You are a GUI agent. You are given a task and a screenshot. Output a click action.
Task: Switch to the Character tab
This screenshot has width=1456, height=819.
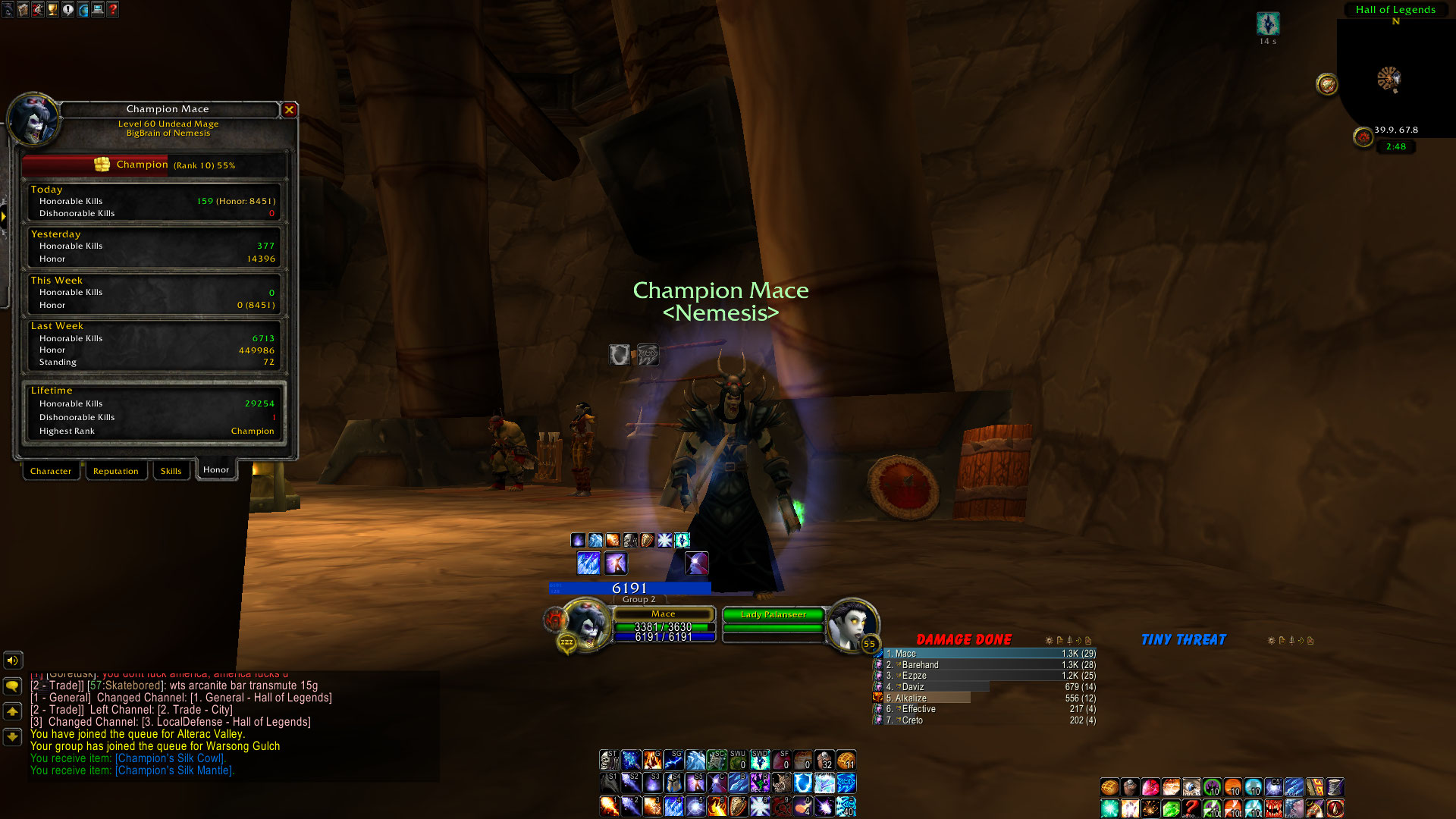[51, 471]
